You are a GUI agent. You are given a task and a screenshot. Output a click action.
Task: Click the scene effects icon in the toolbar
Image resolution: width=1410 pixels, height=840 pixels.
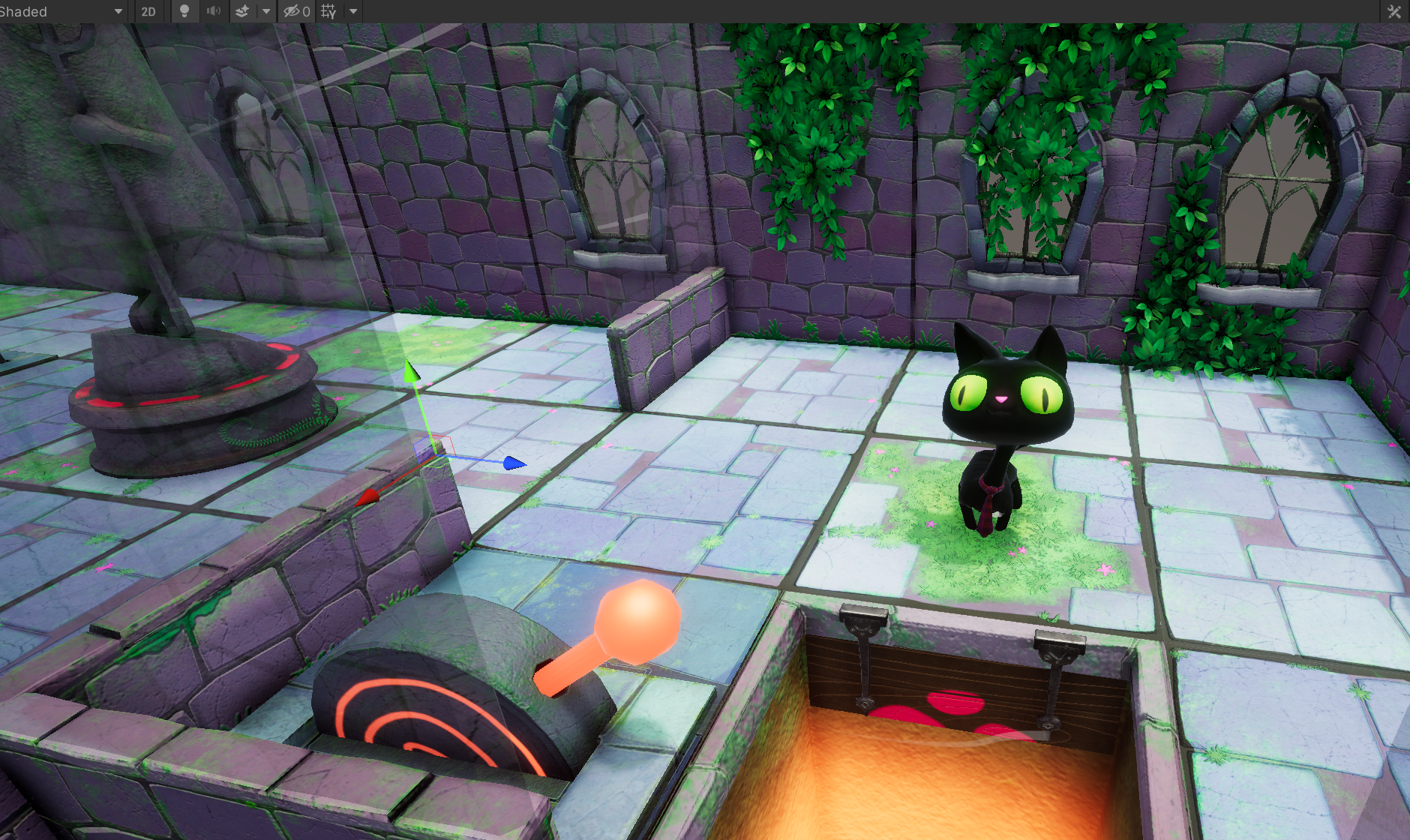[x=241, y=11]
